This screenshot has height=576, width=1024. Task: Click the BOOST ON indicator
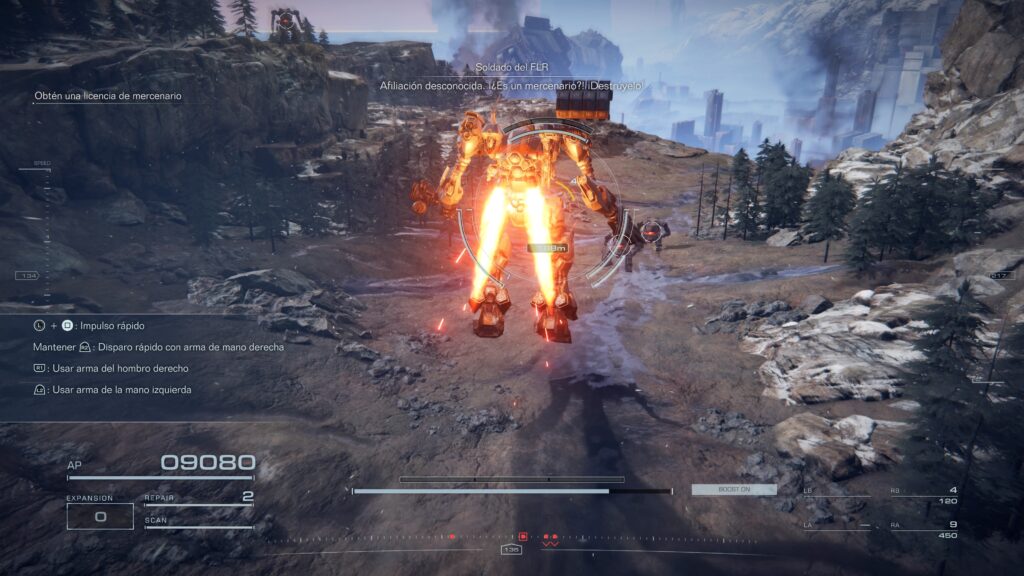[720, 490]
